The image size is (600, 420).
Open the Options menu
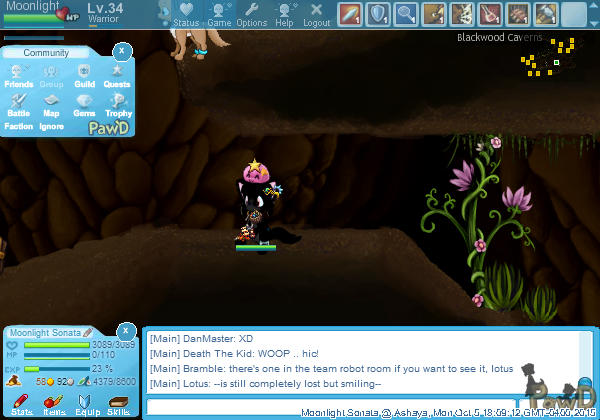(252, 14)
